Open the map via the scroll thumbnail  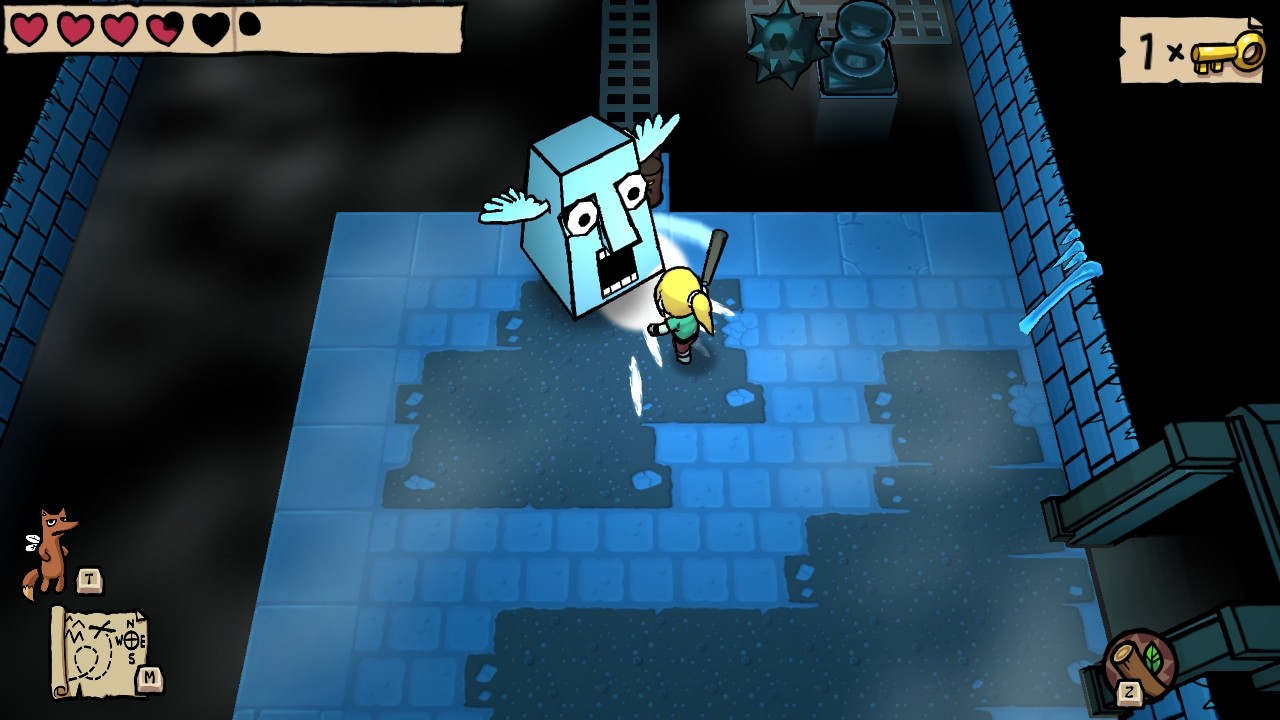point(100,650)
